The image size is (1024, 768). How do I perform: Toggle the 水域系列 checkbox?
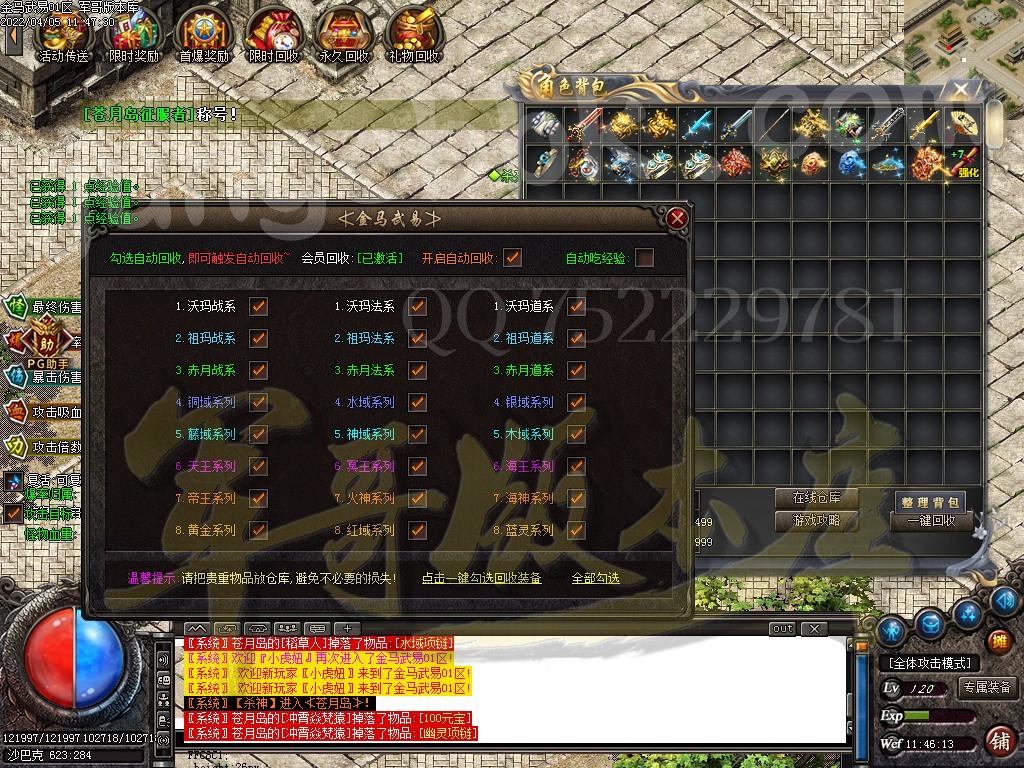418,403
